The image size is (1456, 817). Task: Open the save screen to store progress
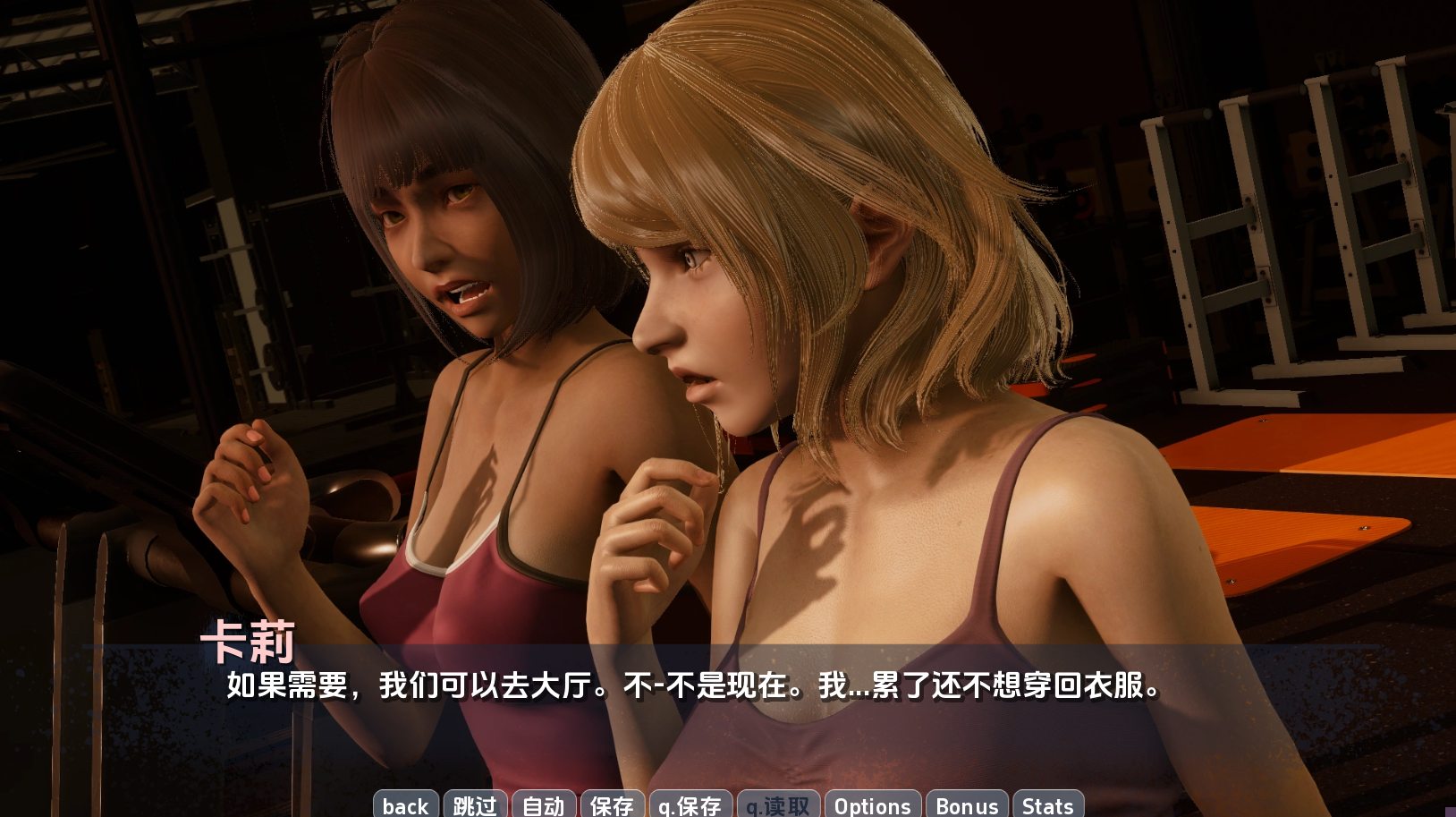[612, 806]
